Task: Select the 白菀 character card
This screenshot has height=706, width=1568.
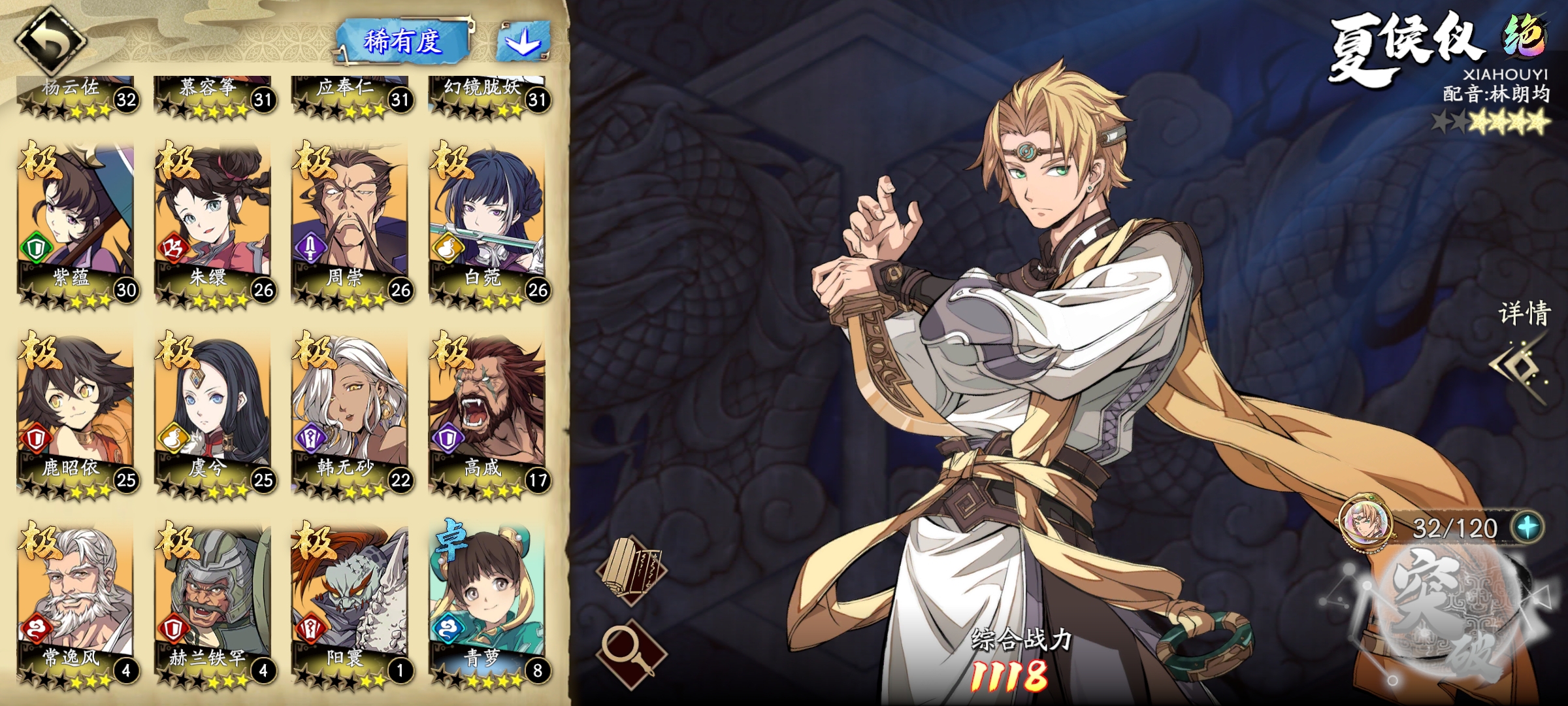Action: click(487, 222)
